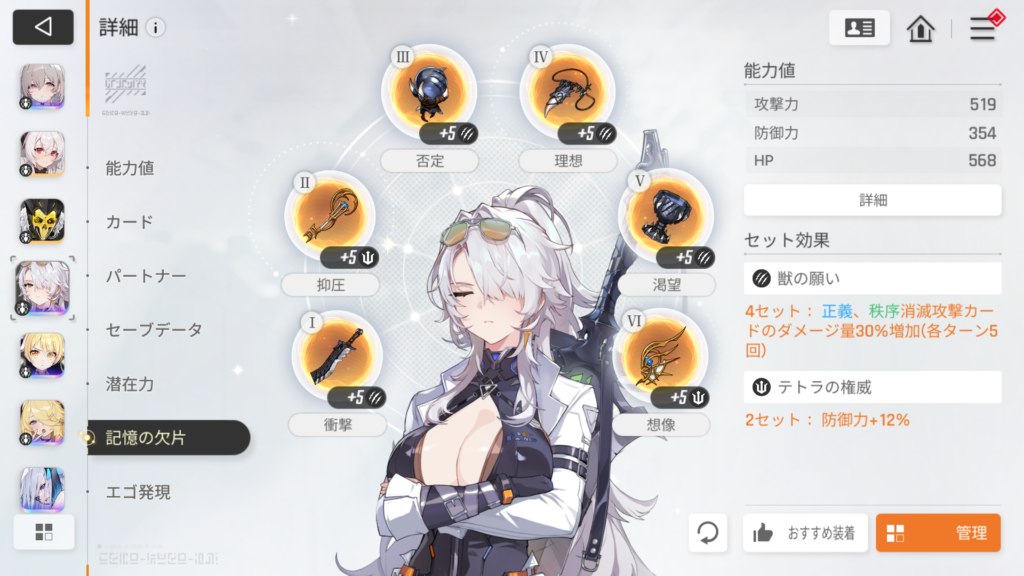1024x576 pixels.
Task: Switch to the 能力値 tab
Action: [x=130, y=168]
